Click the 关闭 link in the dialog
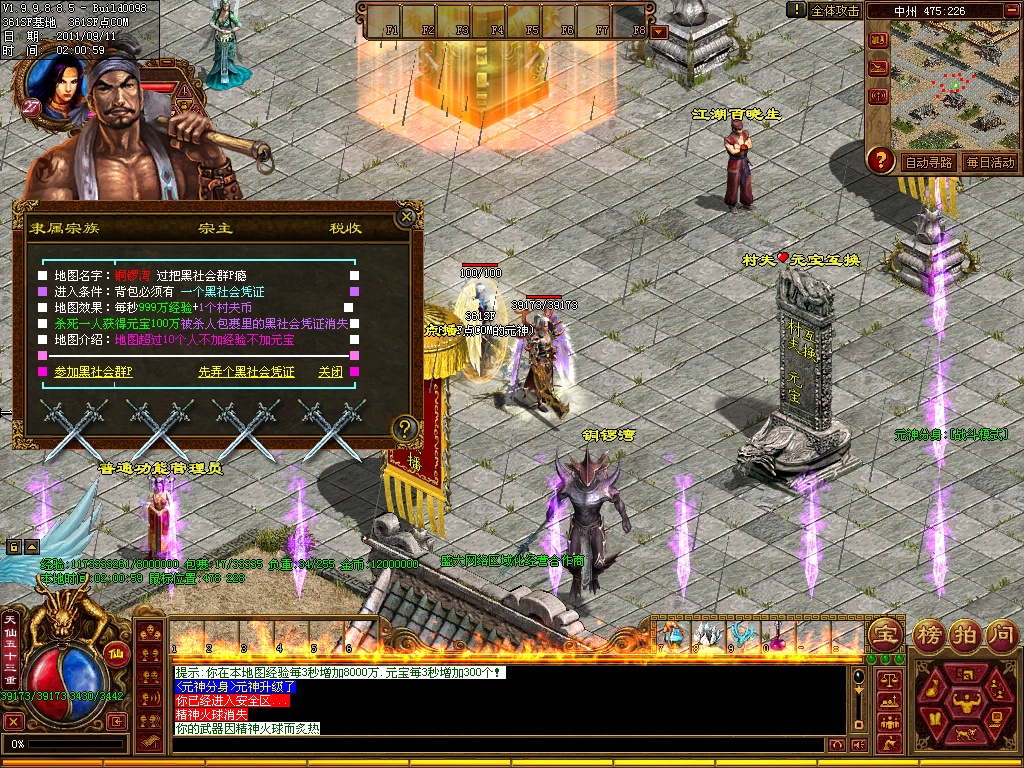This screenshot has height=768, width=1024. [330, 372]
